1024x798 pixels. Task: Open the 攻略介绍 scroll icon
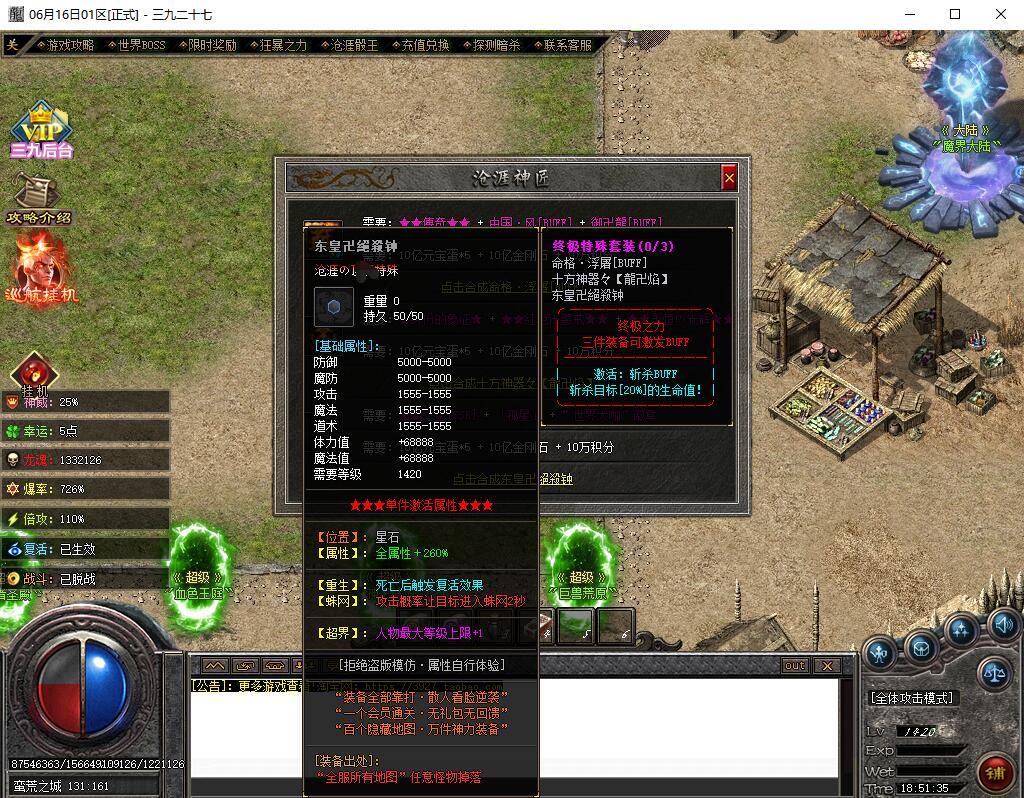(x=40, y=198)
